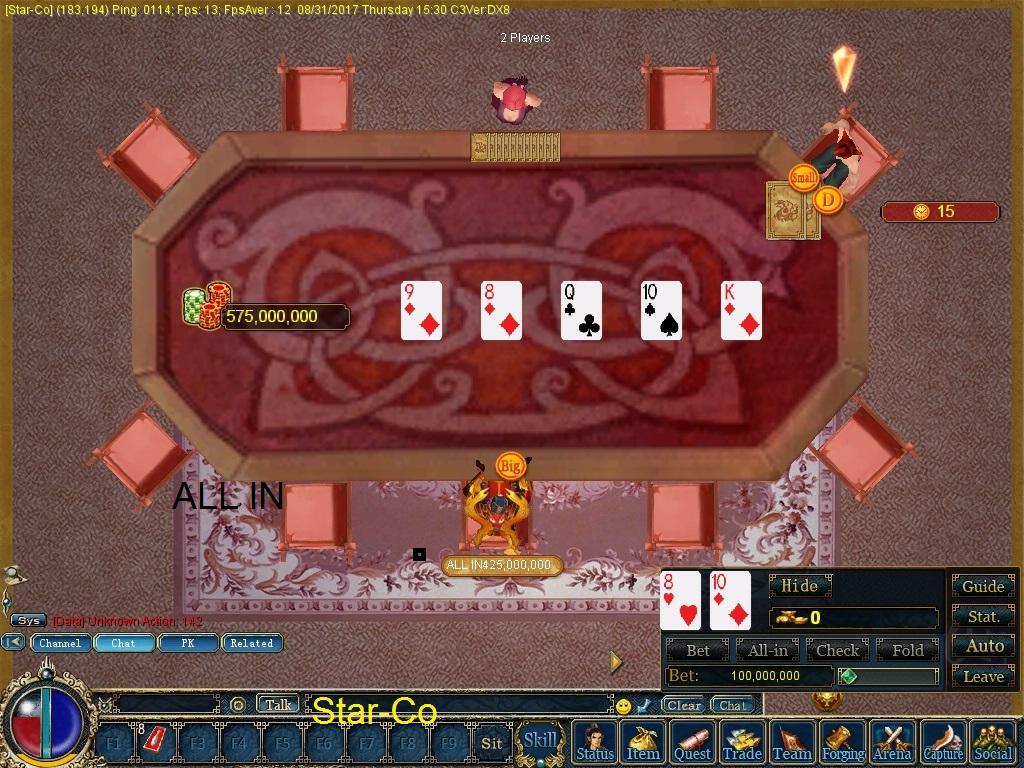
Task: Show the Quest log
Action: [x=692, y=743]
